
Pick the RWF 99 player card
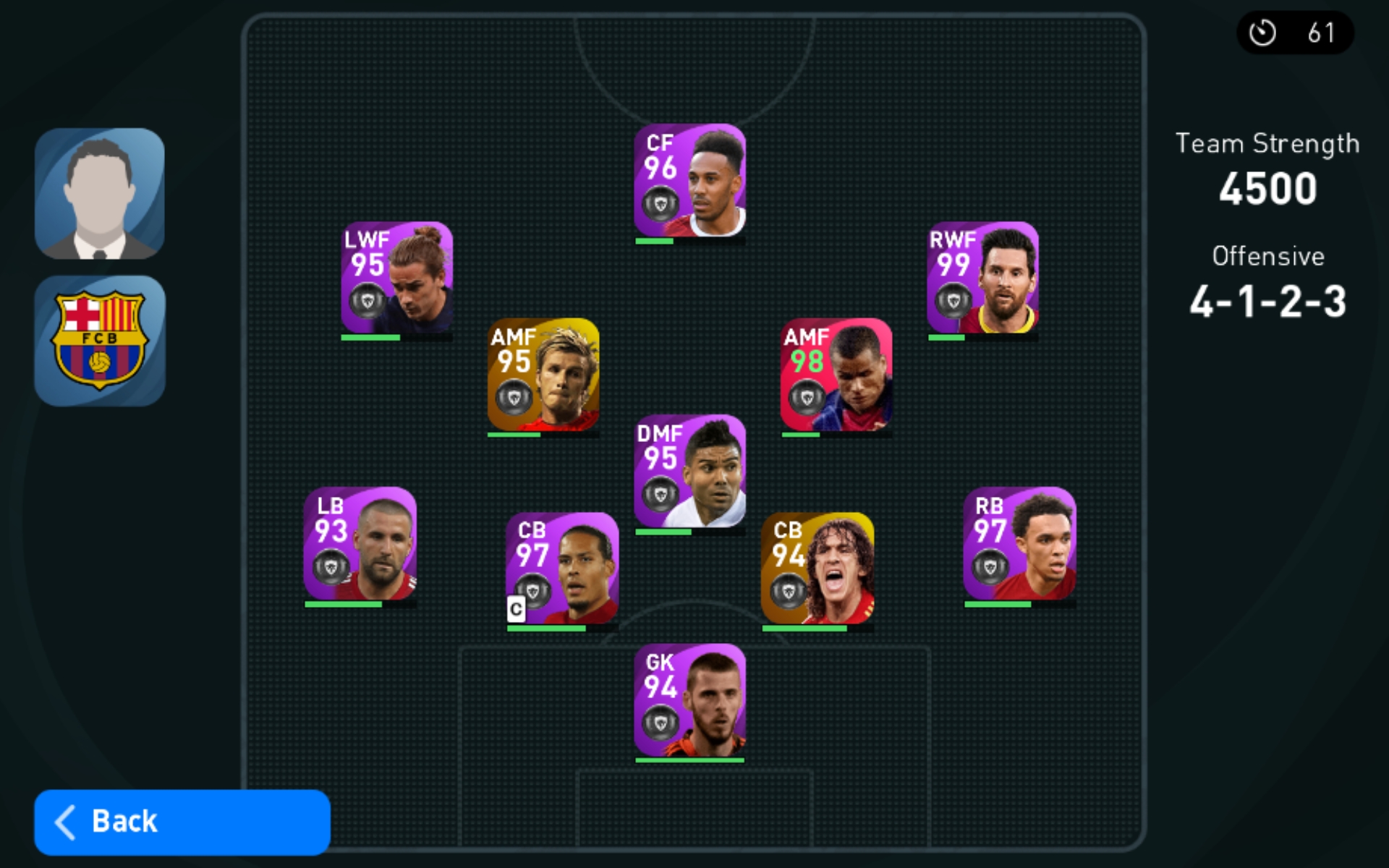point(982,278)
